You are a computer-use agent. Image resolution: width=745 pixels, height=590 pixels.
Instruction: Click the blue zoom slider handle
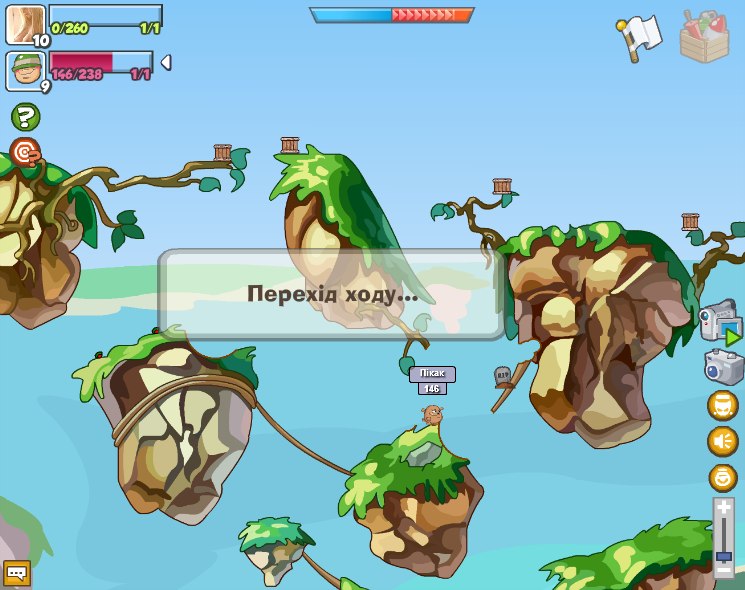point(724,555)
